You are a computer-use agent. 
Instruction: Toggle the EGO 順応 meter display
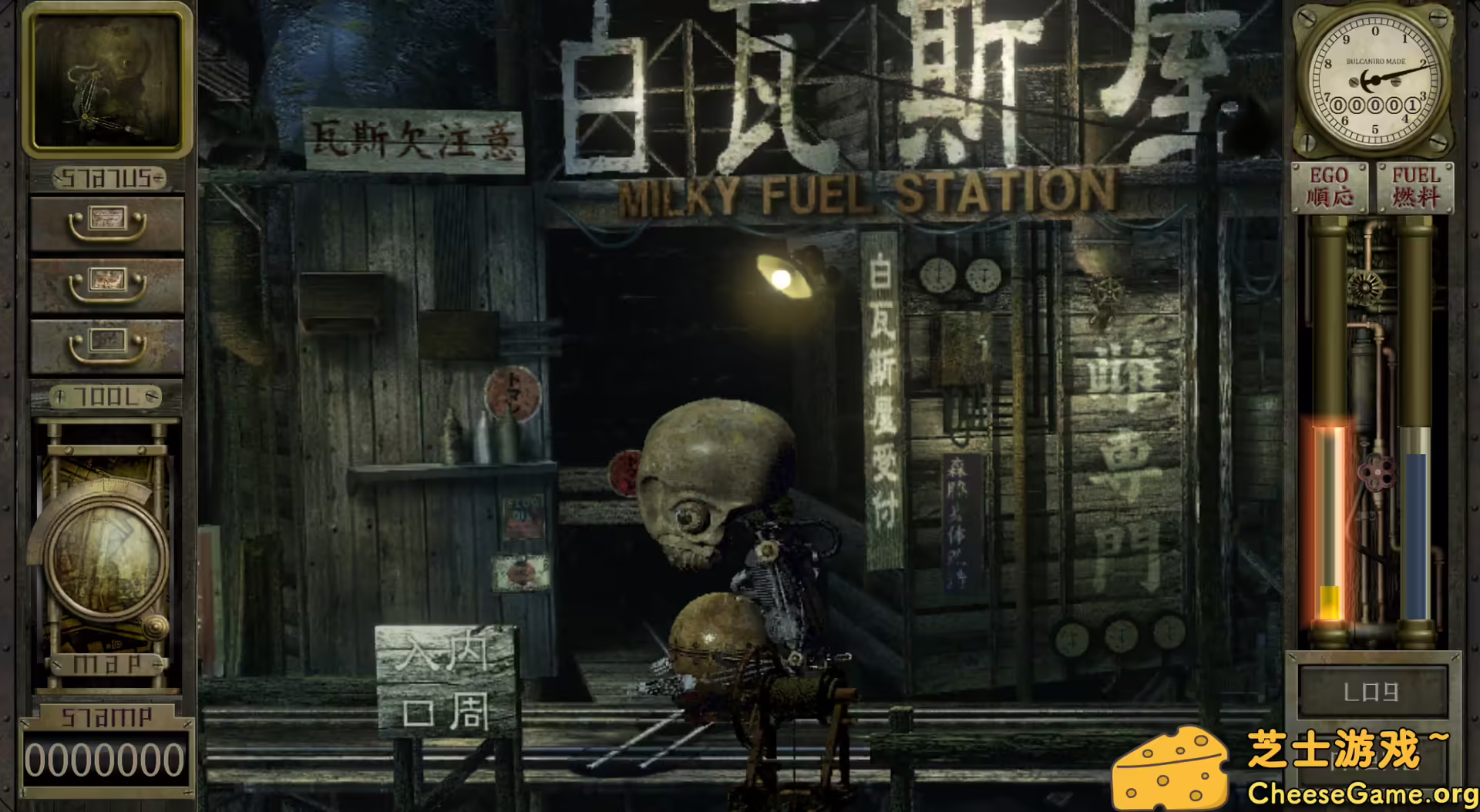[x=1328, y=187]
